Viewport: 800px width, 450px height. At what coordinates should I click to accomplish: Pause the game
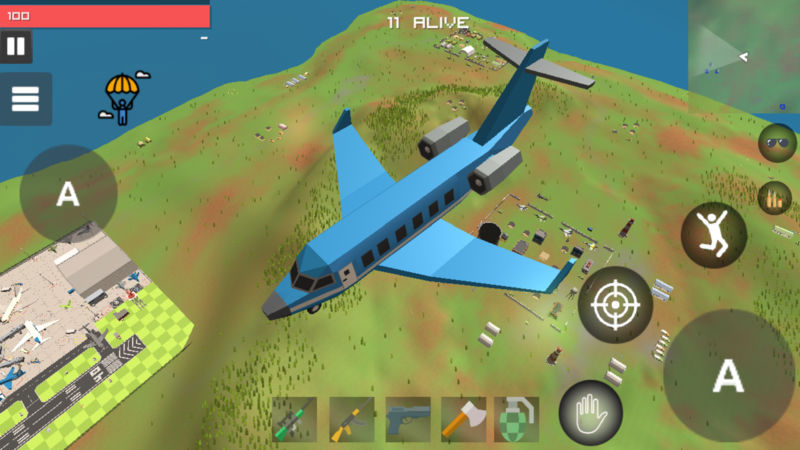(16, 46)
